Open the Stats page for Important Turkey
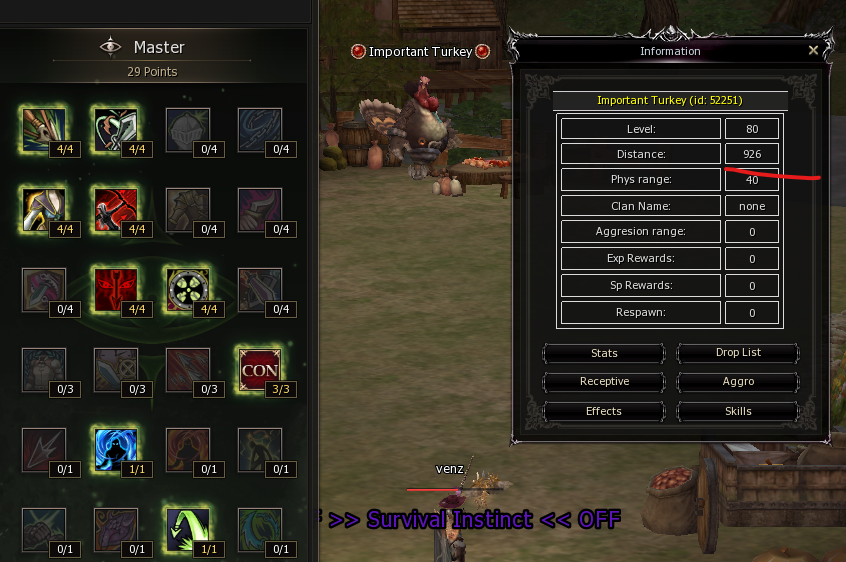 [x=604, y=353]
